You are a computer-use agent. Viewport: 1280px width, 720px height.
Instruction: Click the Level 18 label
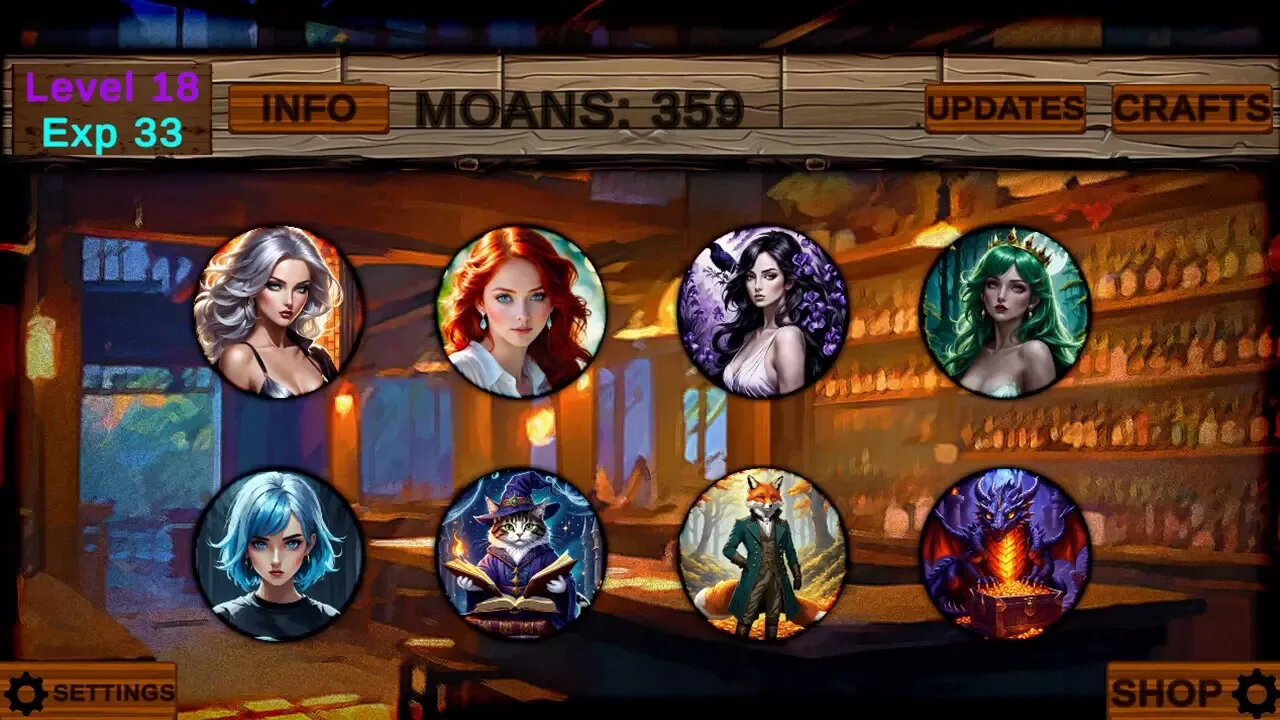112,89
